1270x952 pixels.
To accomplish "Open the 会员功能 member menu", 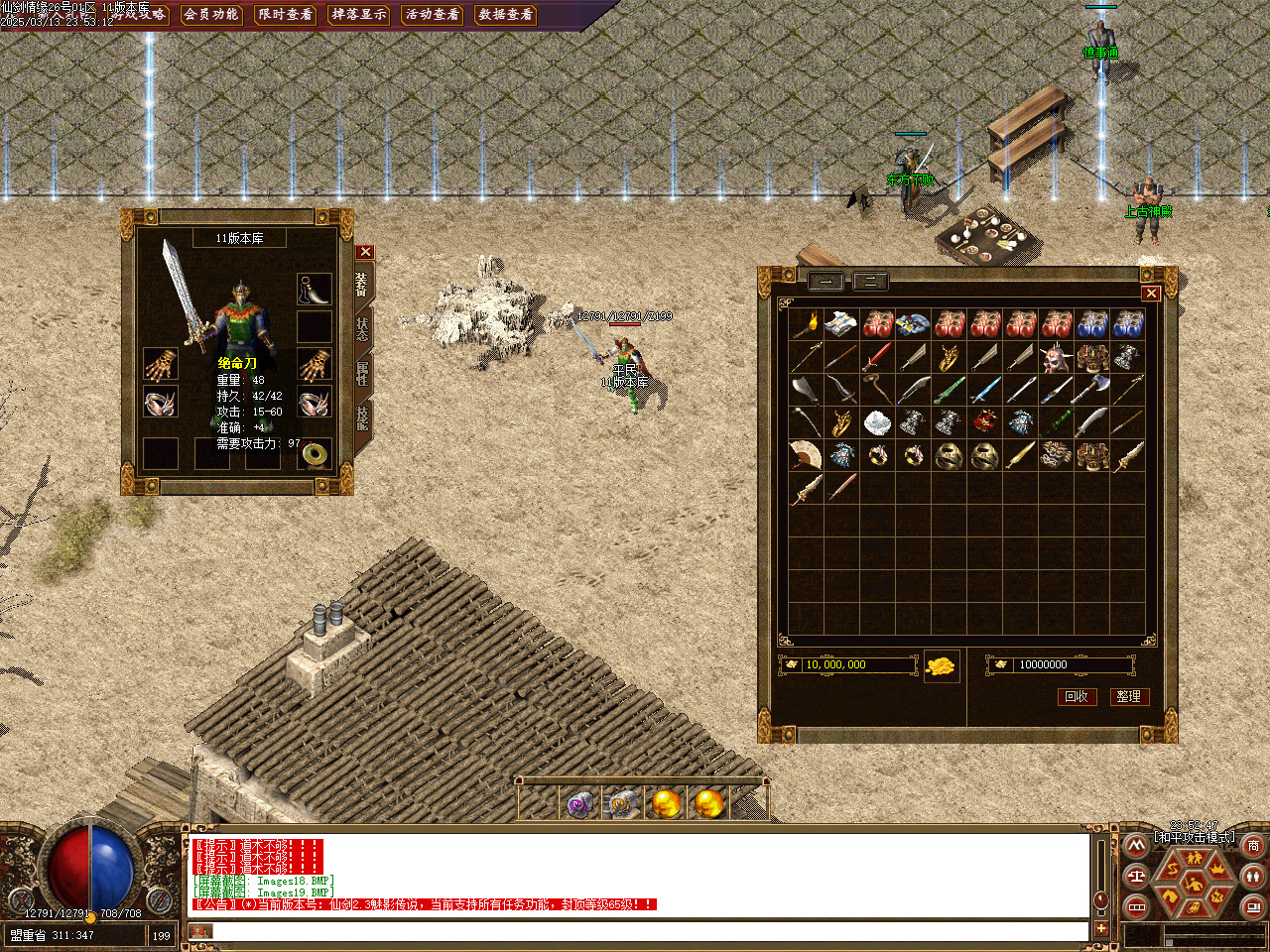I will tap(211, 15).
